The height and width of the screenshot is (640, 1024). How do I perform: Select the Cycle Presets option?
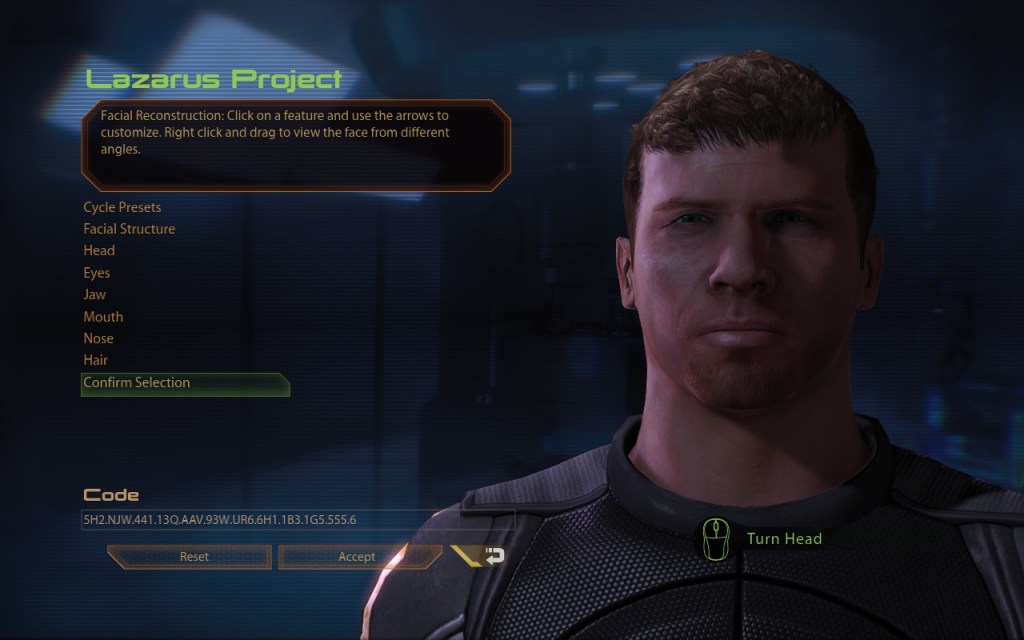[122, 207]
